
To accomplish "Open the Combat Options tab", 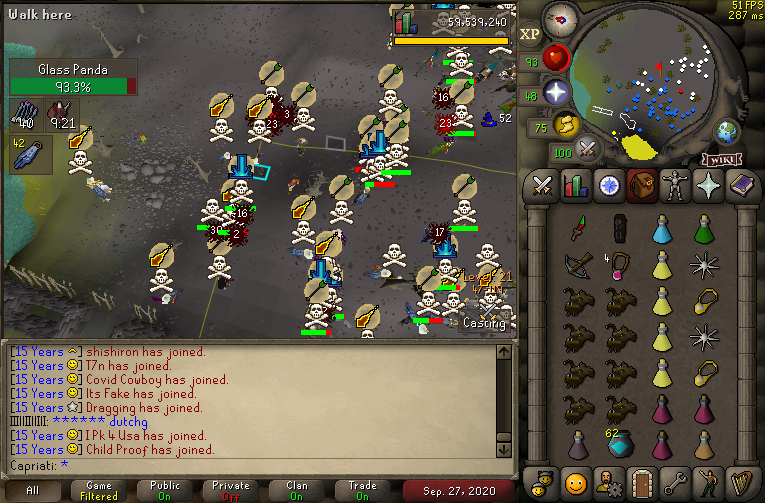I will coord(543,186).
